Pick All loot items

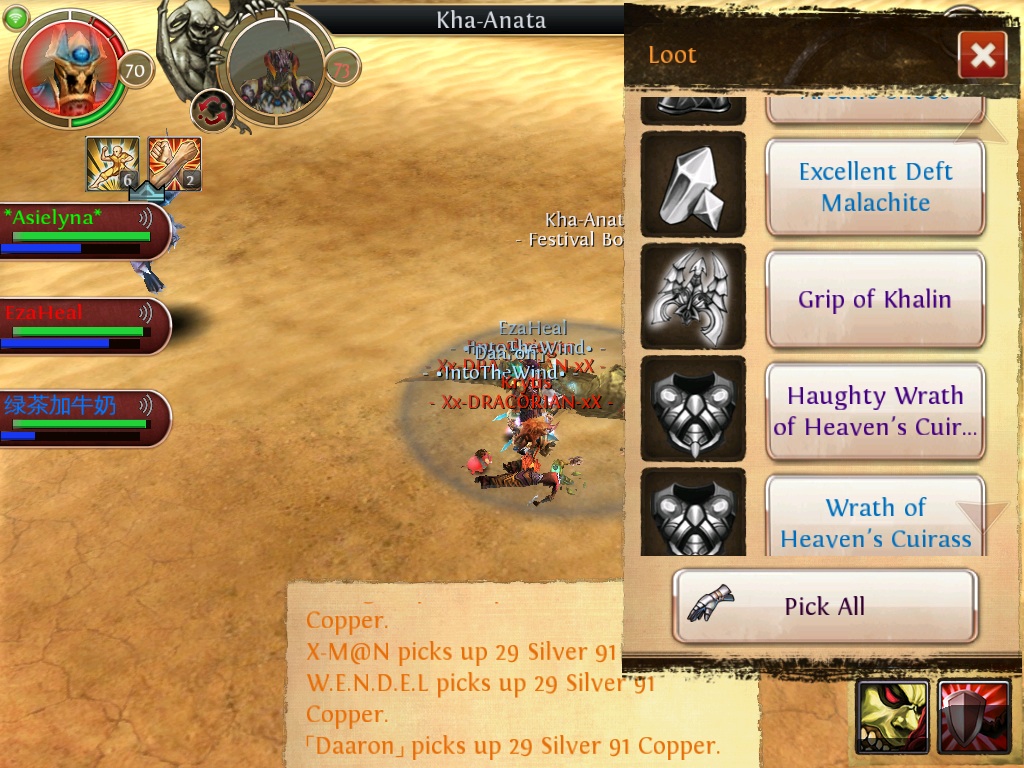pos(824,606)
